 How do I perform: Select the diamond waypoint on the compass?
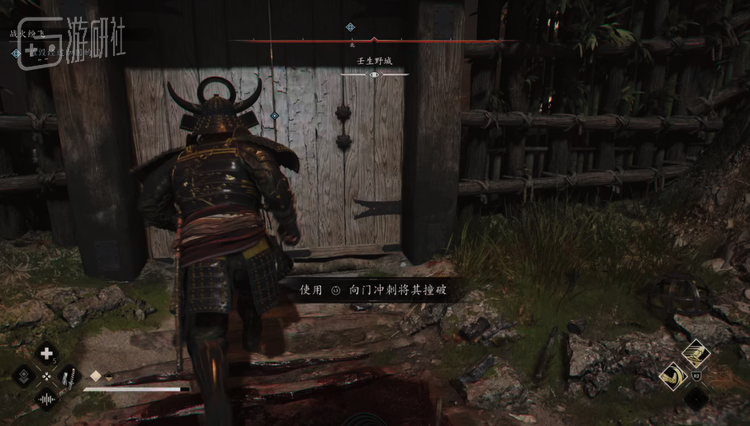coord(350,28)
